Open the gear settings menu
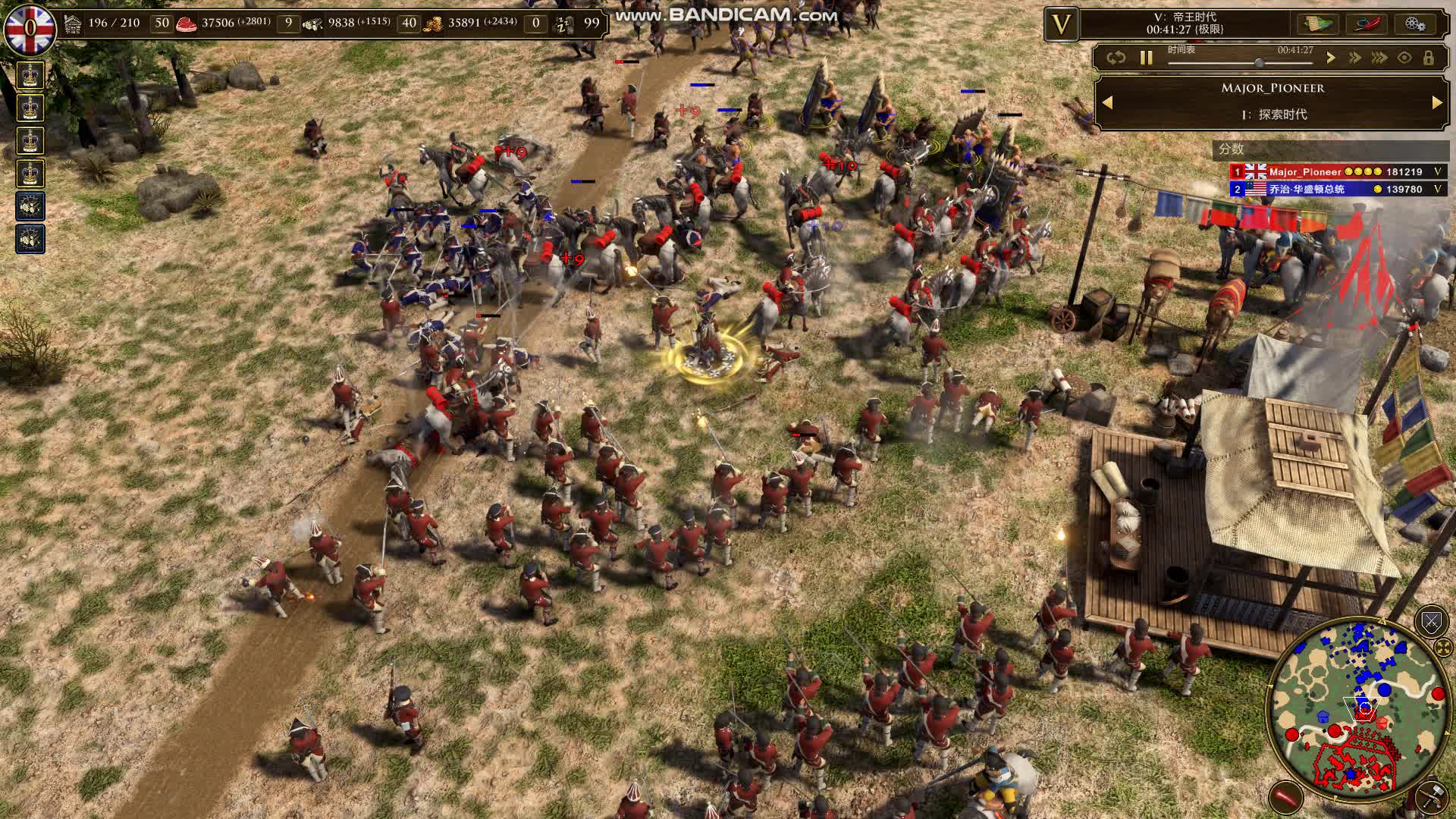This screenshot has width=1456, height=819. point(1415,24)
